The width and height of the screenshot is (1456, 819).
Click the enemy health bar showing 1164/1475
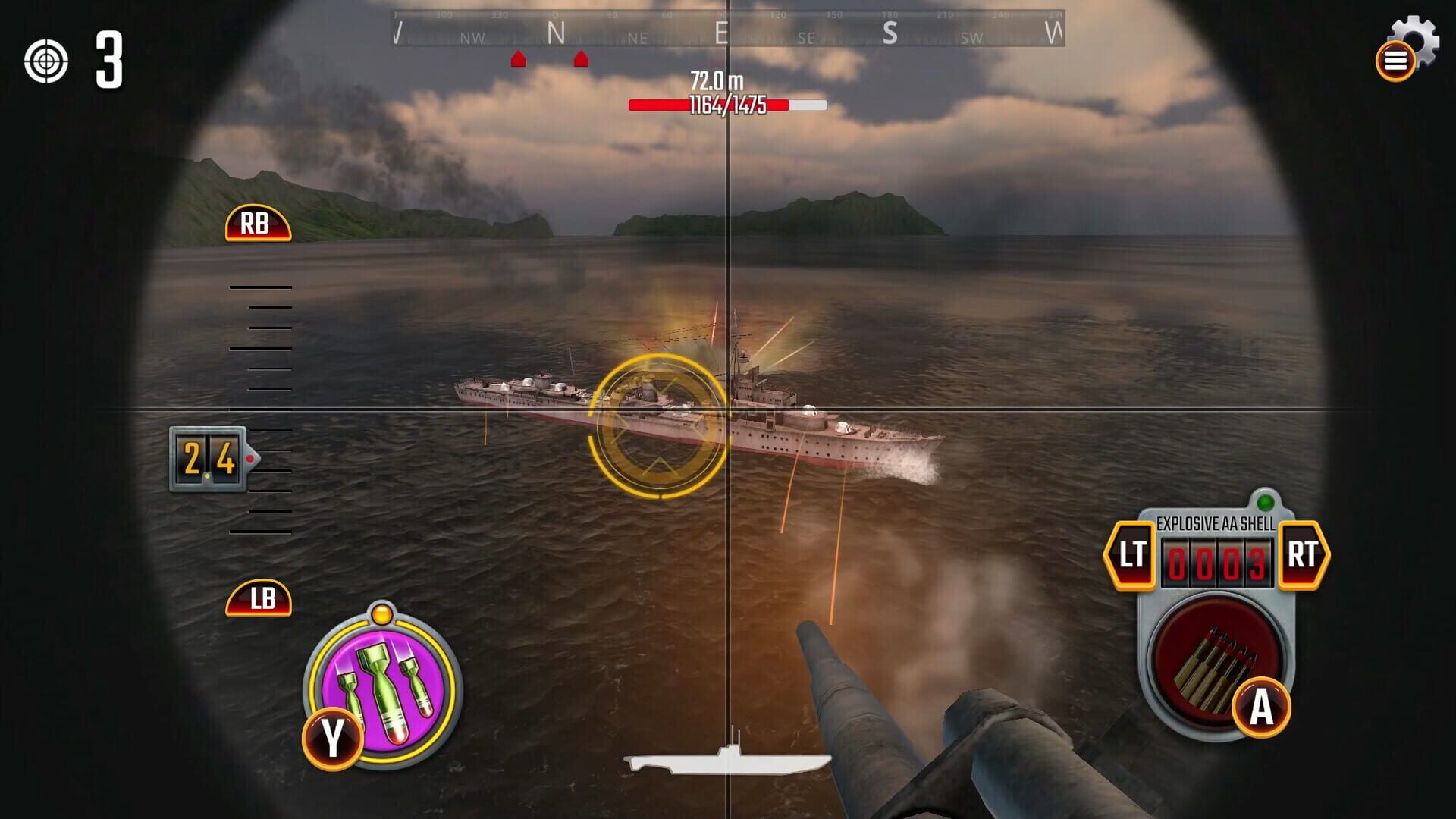(726, 106)
